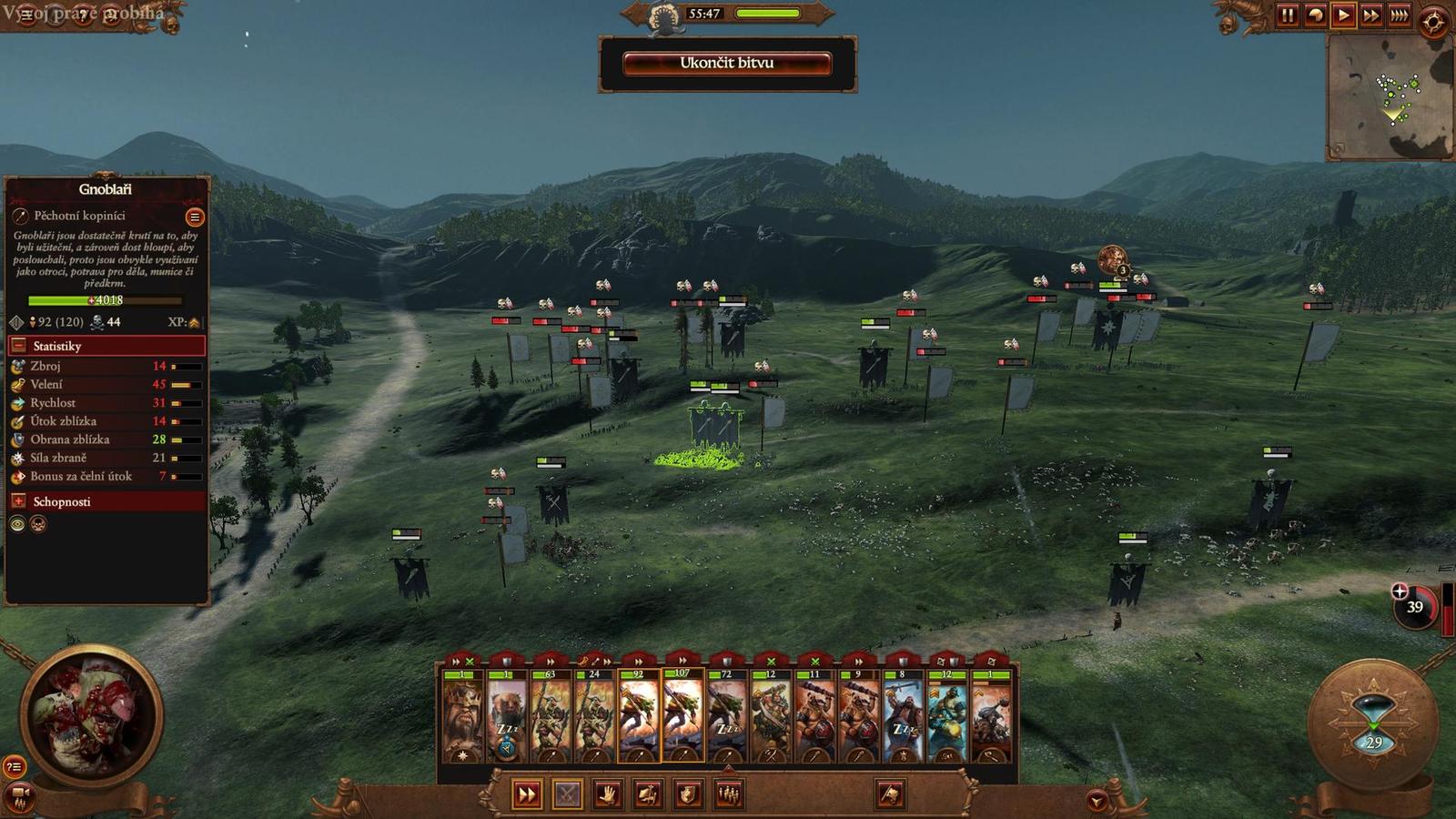Click the Ukončit bitvu button

click(x=726, y=63)
